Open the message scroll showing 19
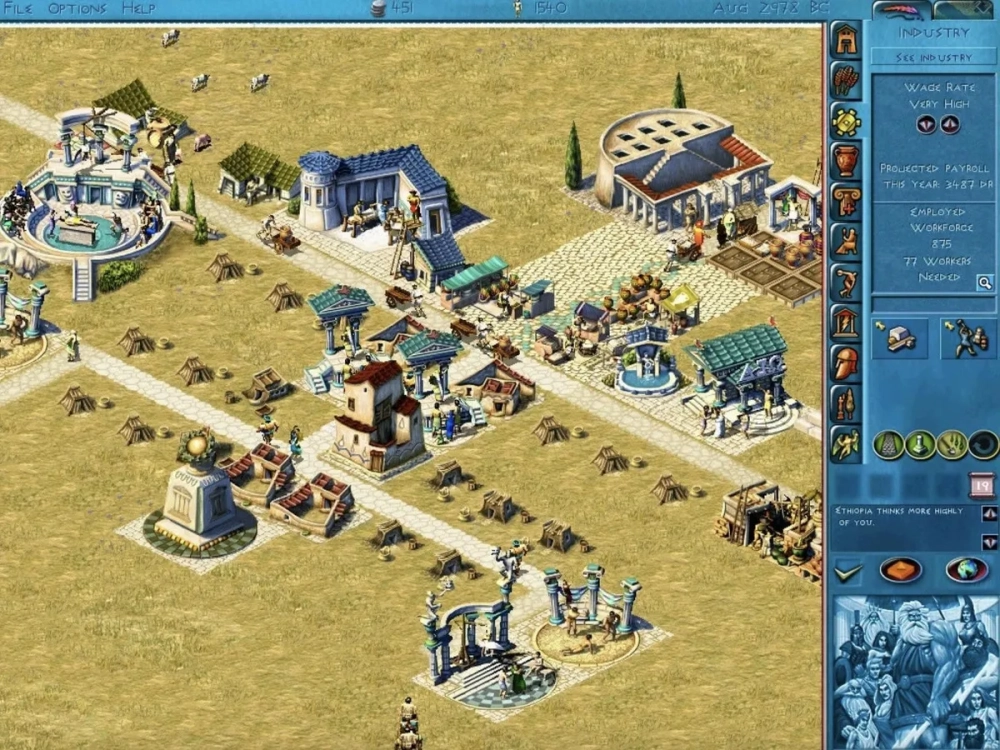 [980, 486]
